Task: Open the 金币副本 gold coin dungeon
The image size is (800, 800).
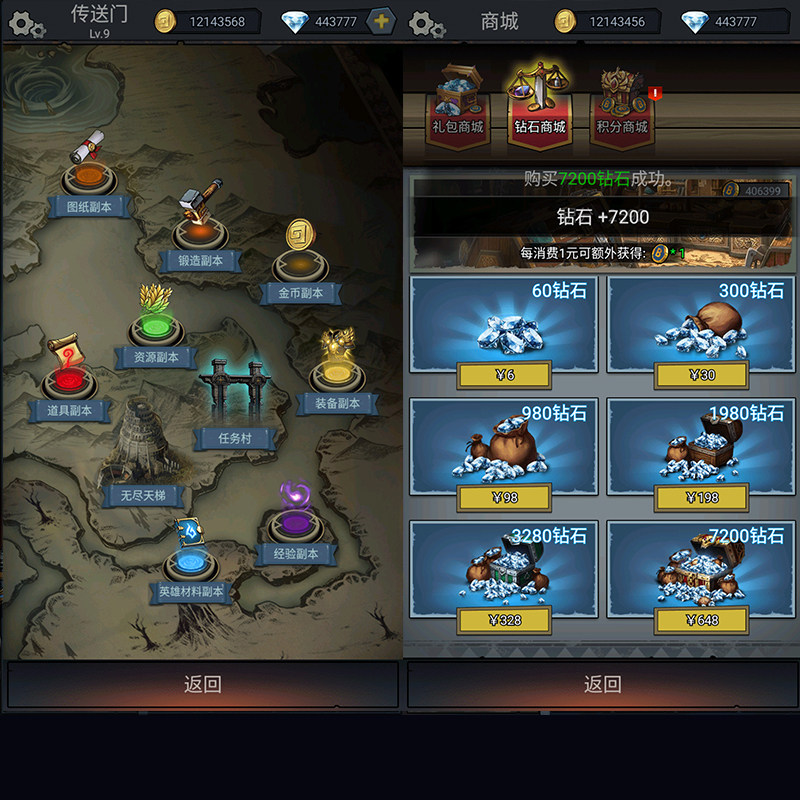Action: click(x=300, y=265)
